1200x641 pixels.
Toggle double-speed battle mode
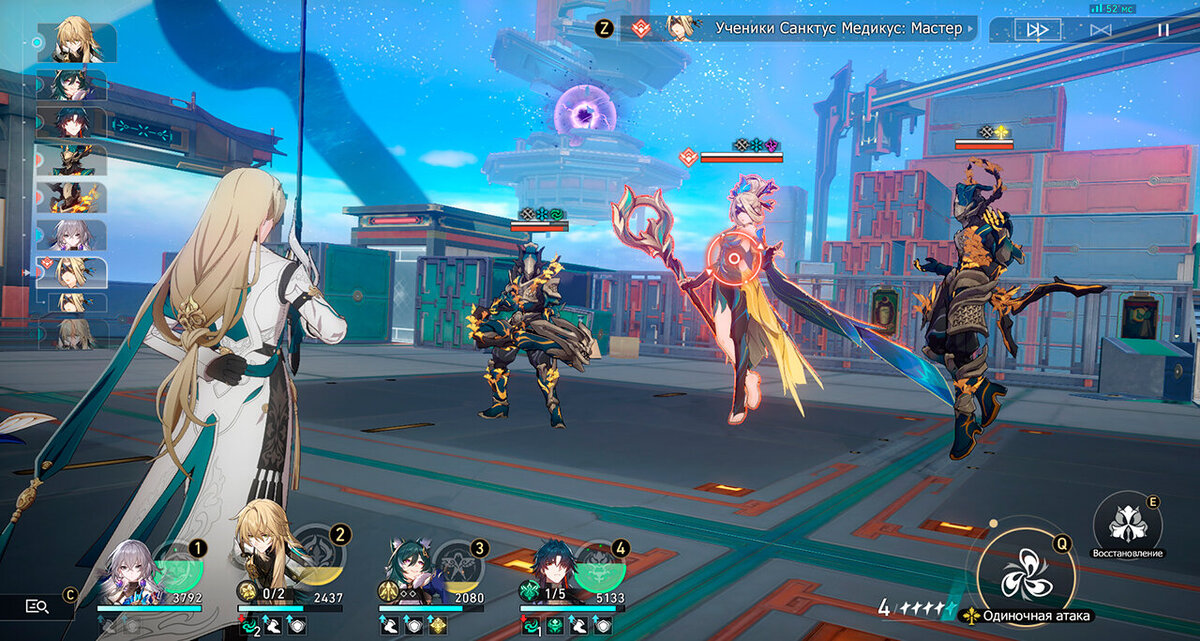point(1038,30)
